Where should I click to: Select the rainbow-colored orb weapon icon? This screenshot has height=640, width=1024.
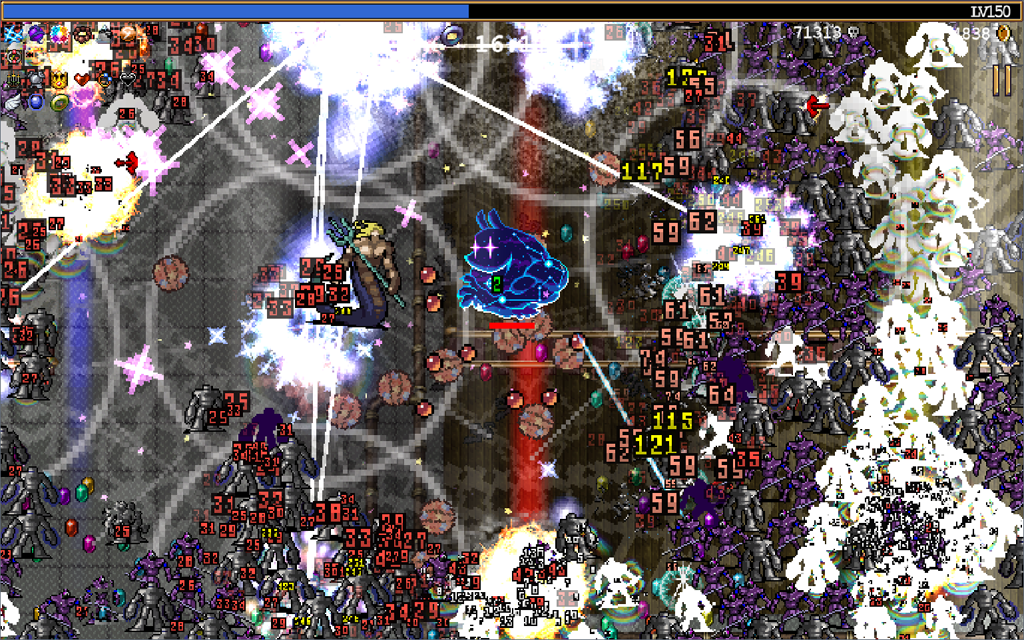(x=60, y=34)
